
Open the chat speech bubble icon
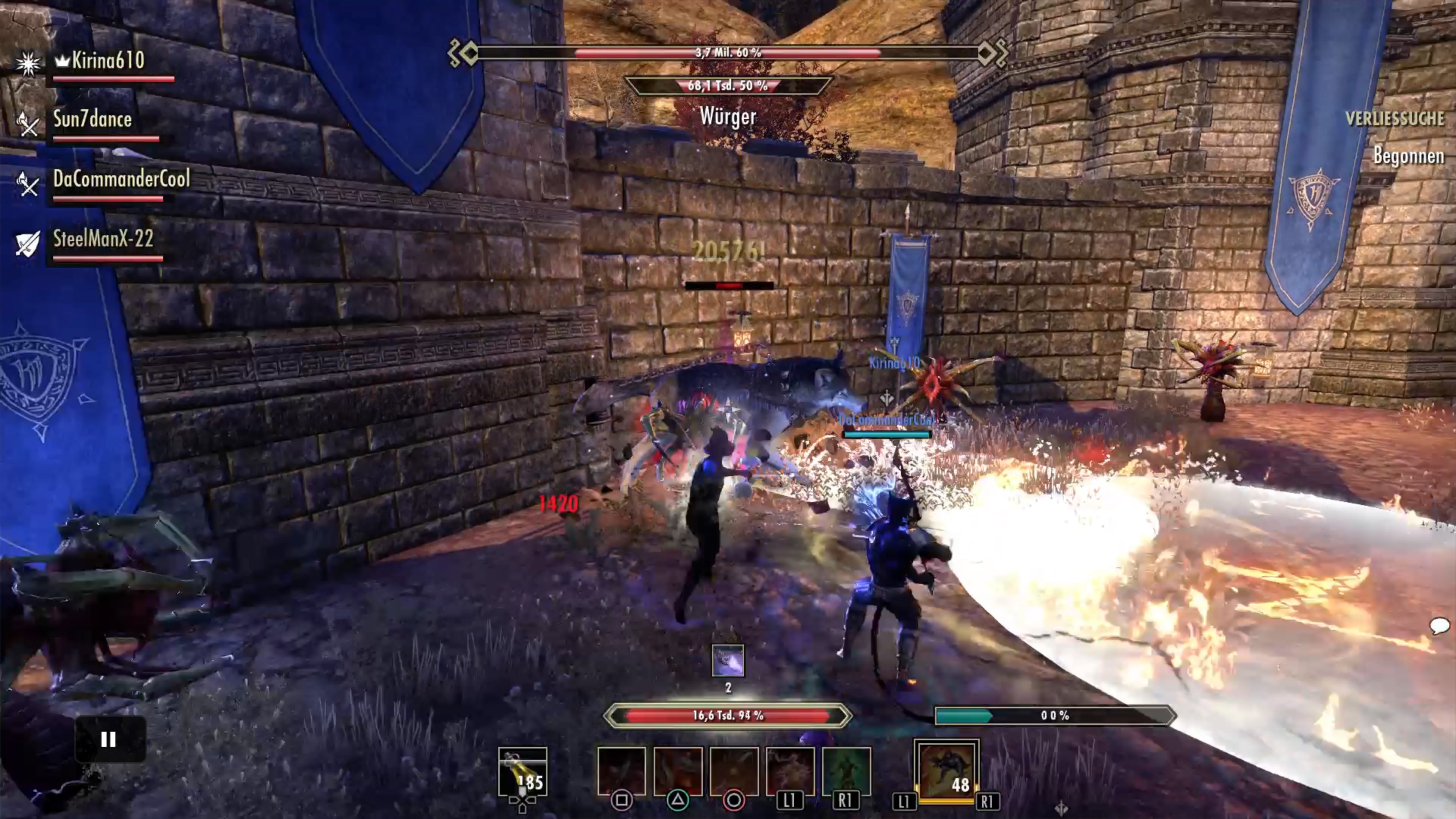pyautogui.click(x=1439, y=626)
